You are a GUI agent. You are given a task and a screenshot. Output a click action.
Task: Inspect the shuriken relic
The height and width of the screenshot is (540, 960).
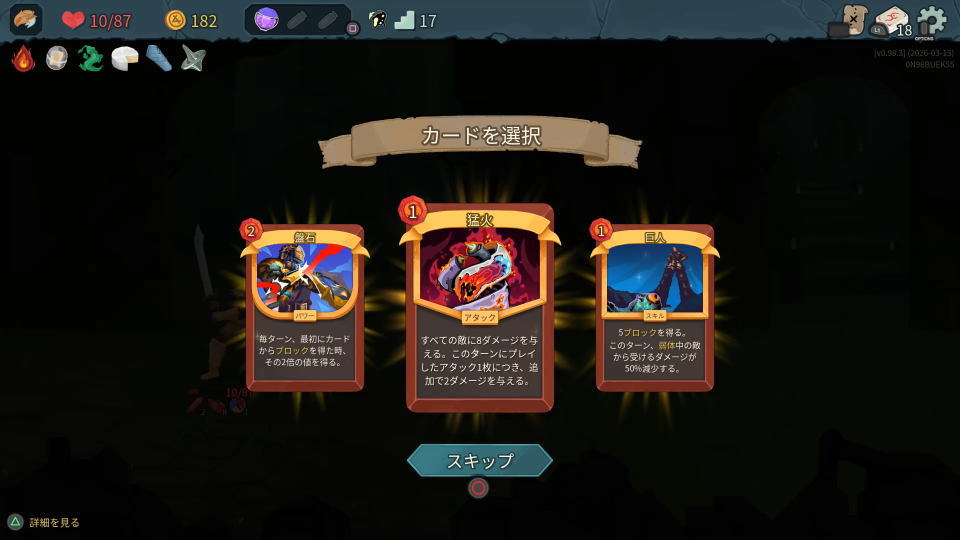(x=193, y=58)
